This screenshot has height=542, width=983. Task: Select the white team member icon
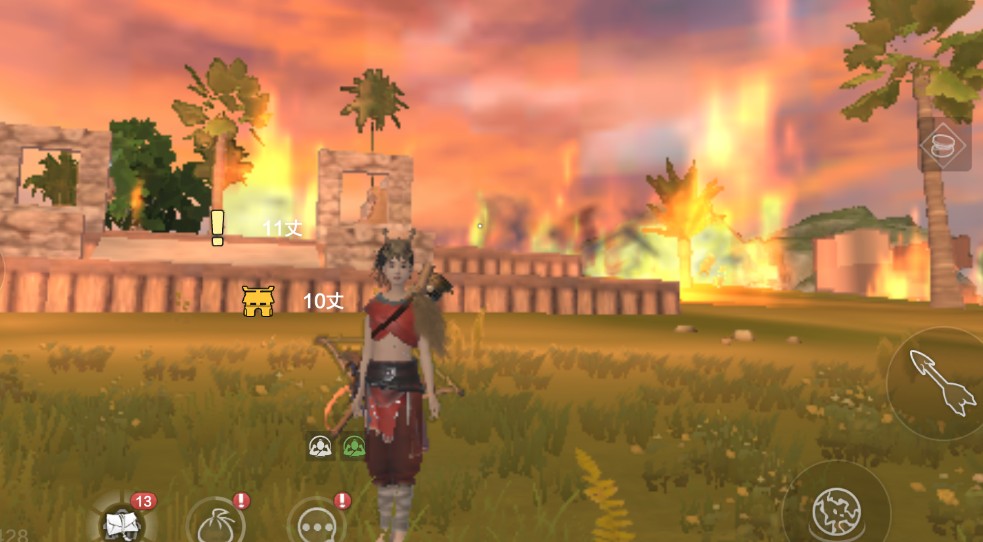tap(321, 446)
